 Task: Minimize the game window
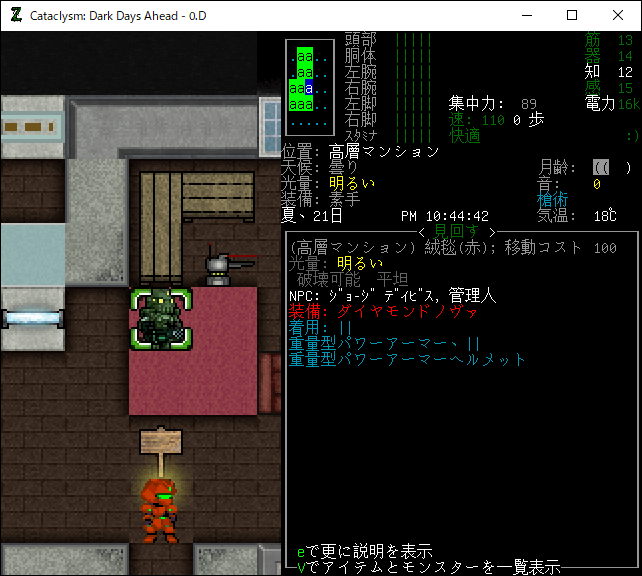[x=525, y=15]
